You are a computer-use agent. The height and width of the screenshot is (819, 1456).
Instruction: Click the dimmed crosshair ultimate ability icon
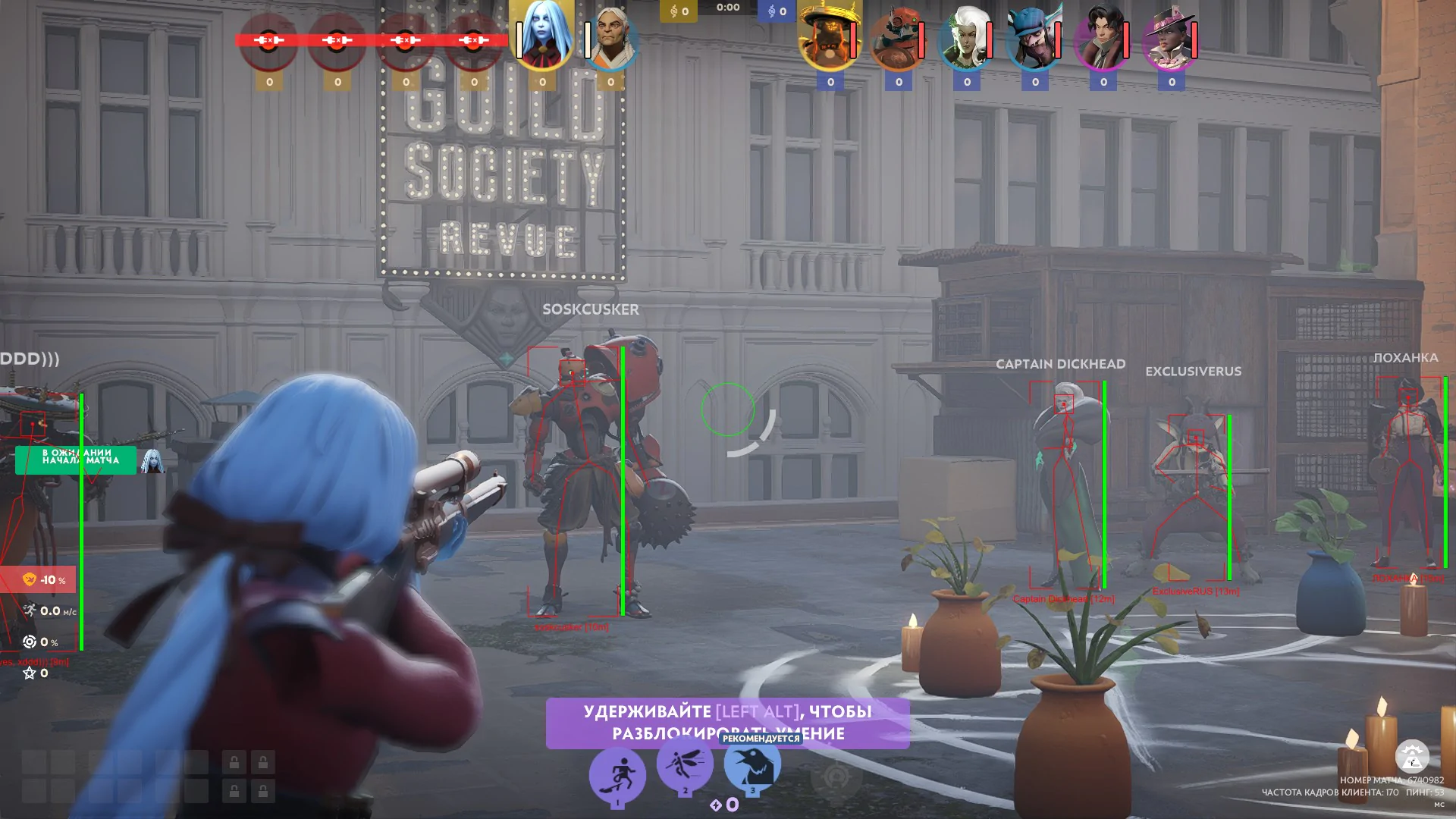[x=836, y=777]
